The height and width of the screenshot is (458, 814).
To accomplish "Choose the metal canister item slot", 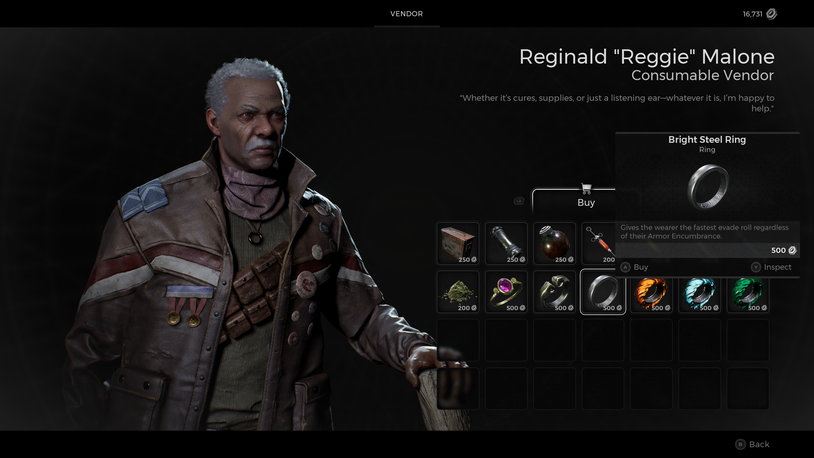I will [x=506, y=243].
